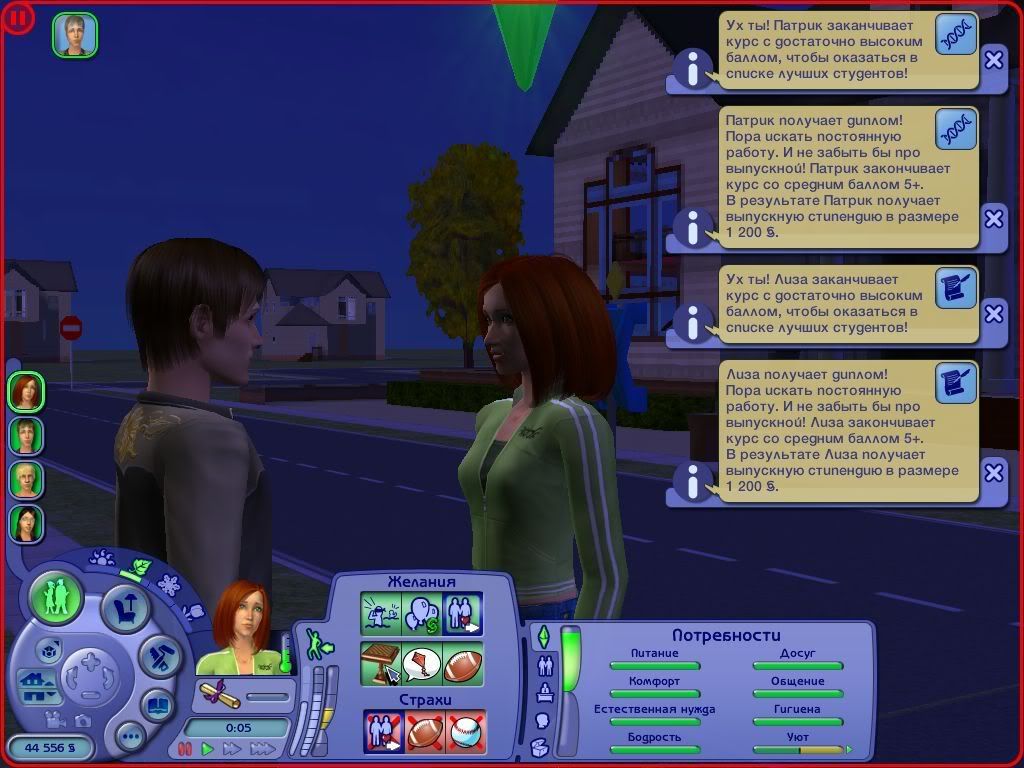Close the top Patrick honor-roll notification
Image resolution: width=1024 pixels, height=768 pixels.
tap(993, 60)
